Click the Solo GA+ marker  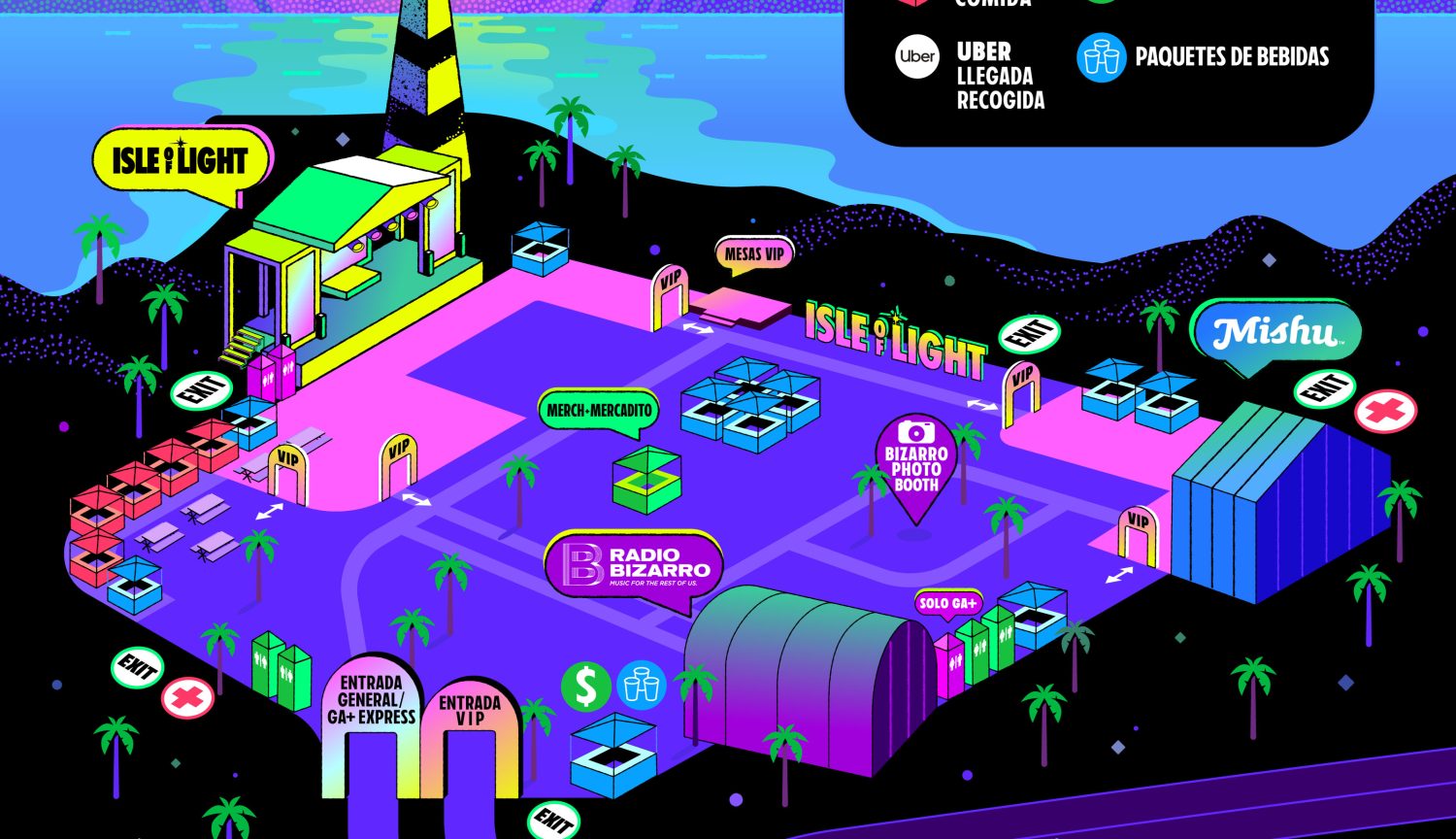tap(947, 603)
